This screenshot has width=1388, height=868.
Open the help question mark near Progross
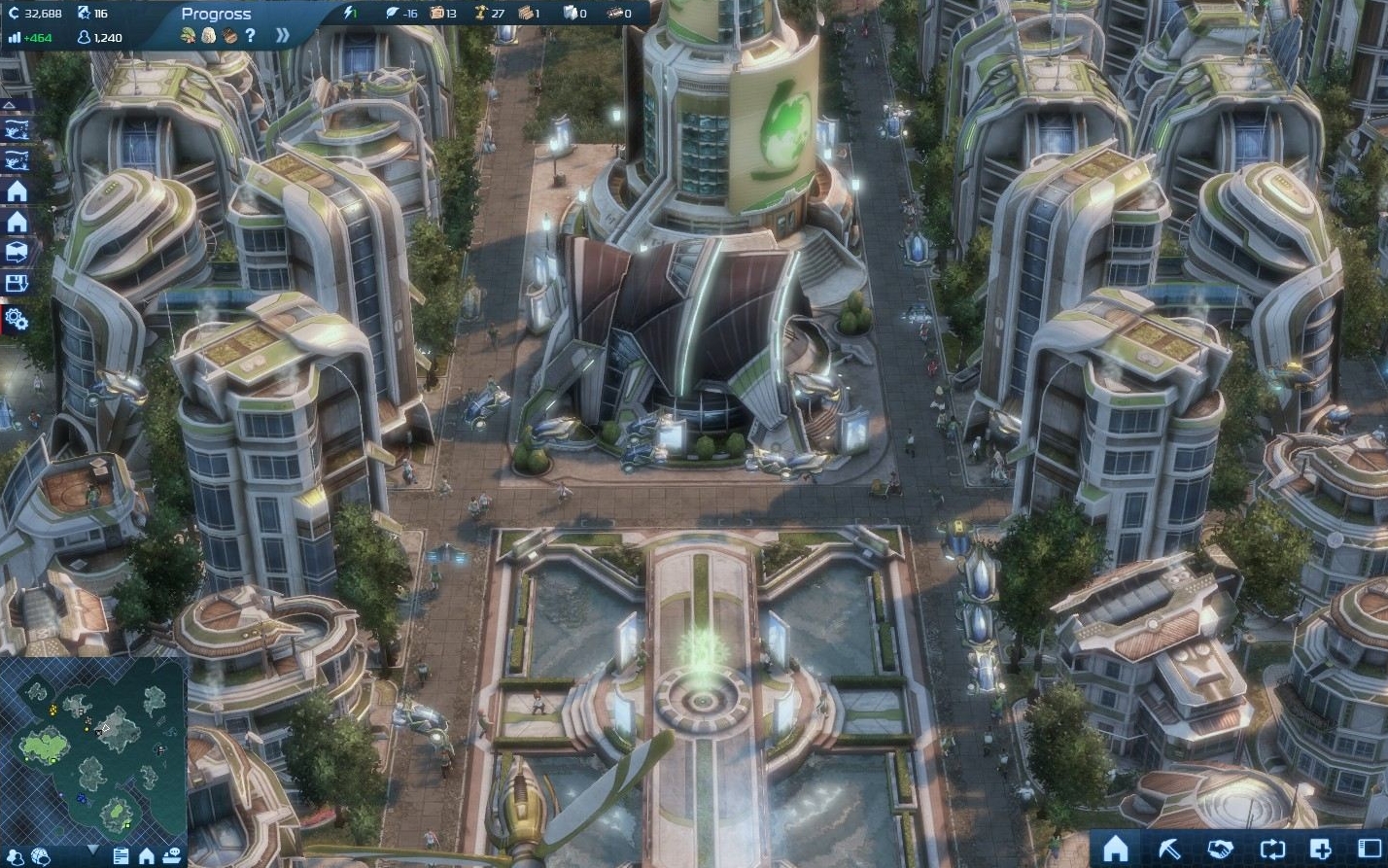point(251,35)
